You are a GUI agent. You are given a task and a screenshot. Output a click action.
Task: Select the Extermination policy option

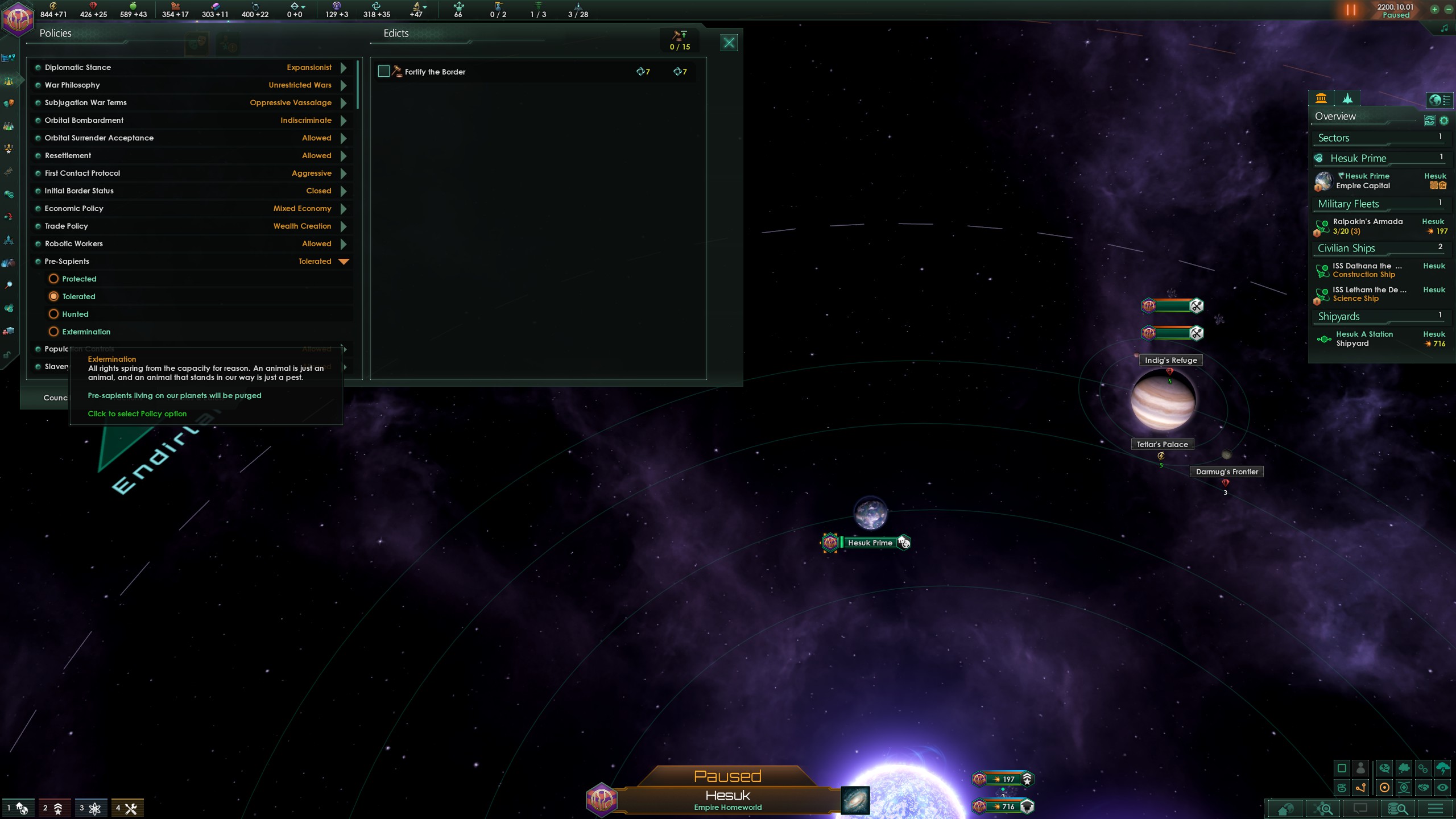point(54,332)
